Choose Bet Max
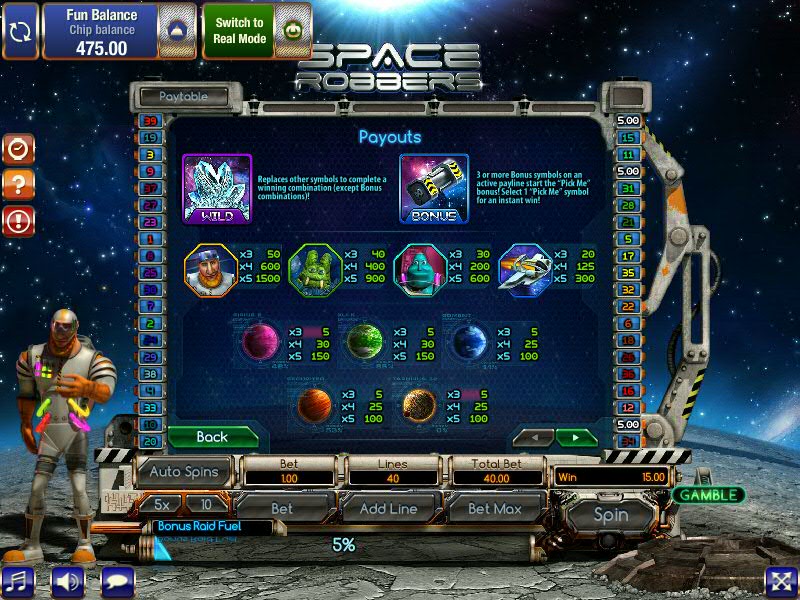The width and height of the screenshot is (800, 600). (494, 508)
